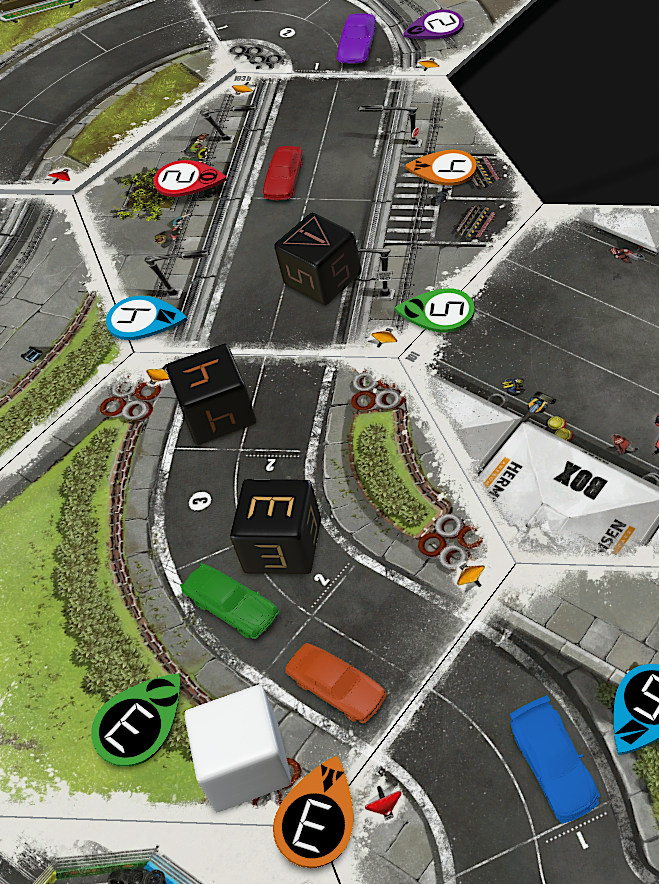Select the white die

tap(238, 748)
